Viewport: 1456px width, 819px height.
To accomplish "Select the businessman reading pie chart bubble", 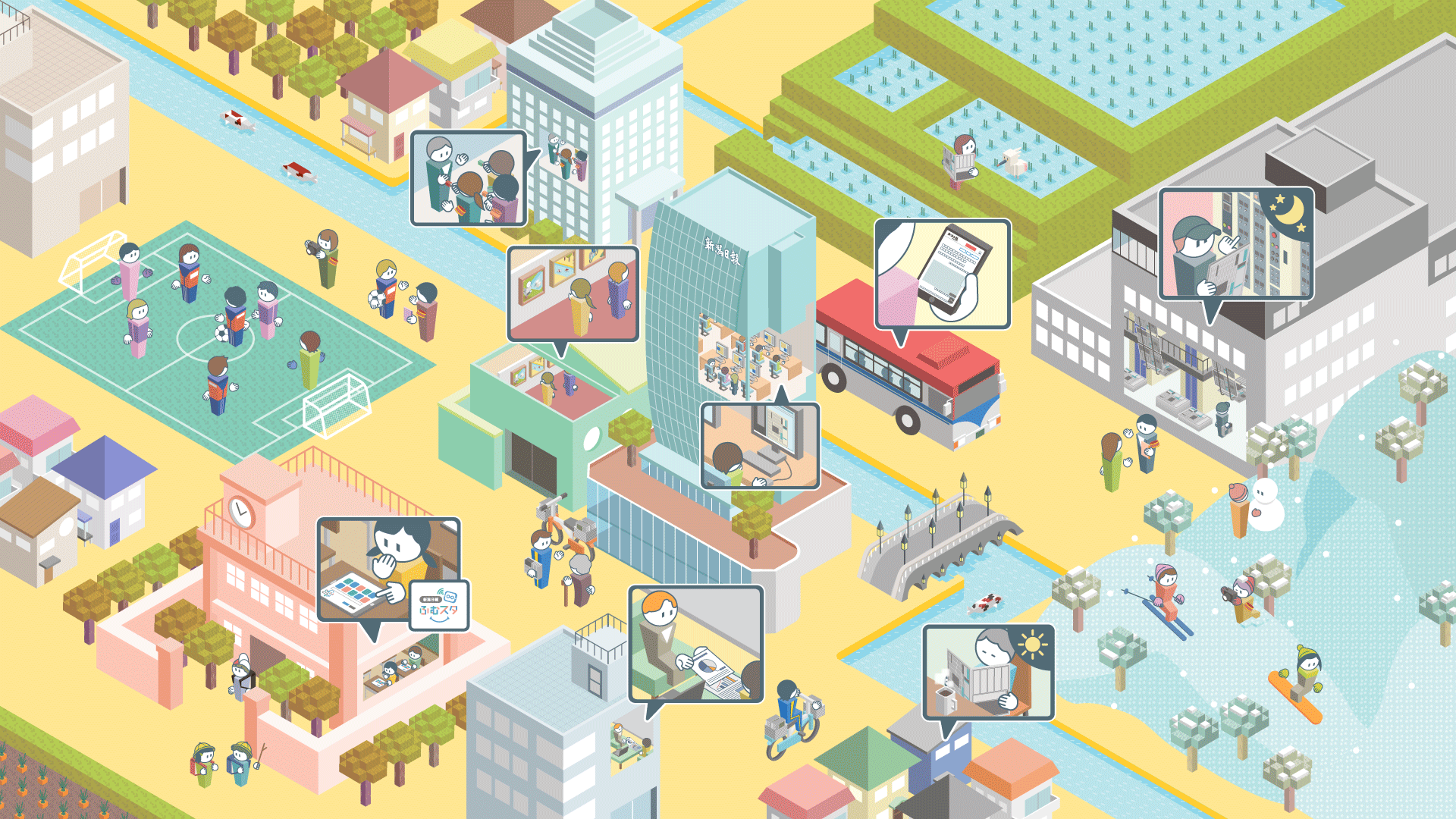I will coord(695,644).
